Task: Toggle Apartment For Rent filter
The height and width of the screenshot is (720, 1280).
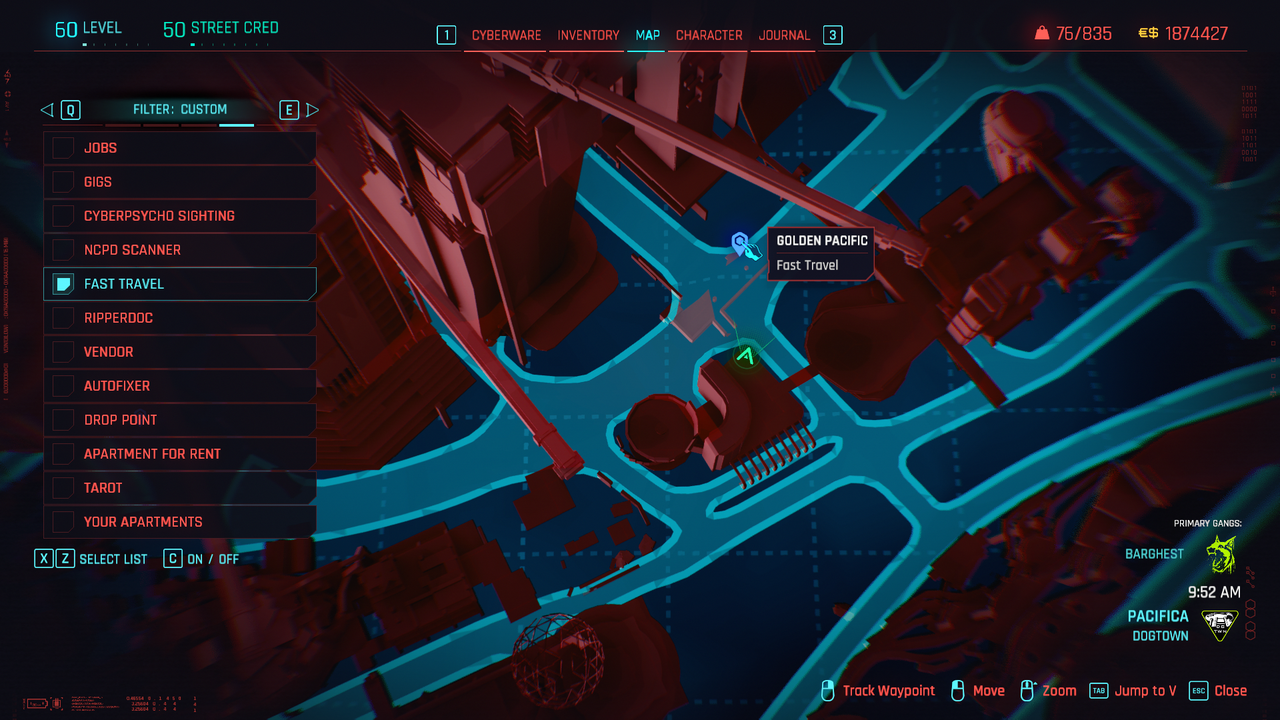Action: click(x=64, y=454)
